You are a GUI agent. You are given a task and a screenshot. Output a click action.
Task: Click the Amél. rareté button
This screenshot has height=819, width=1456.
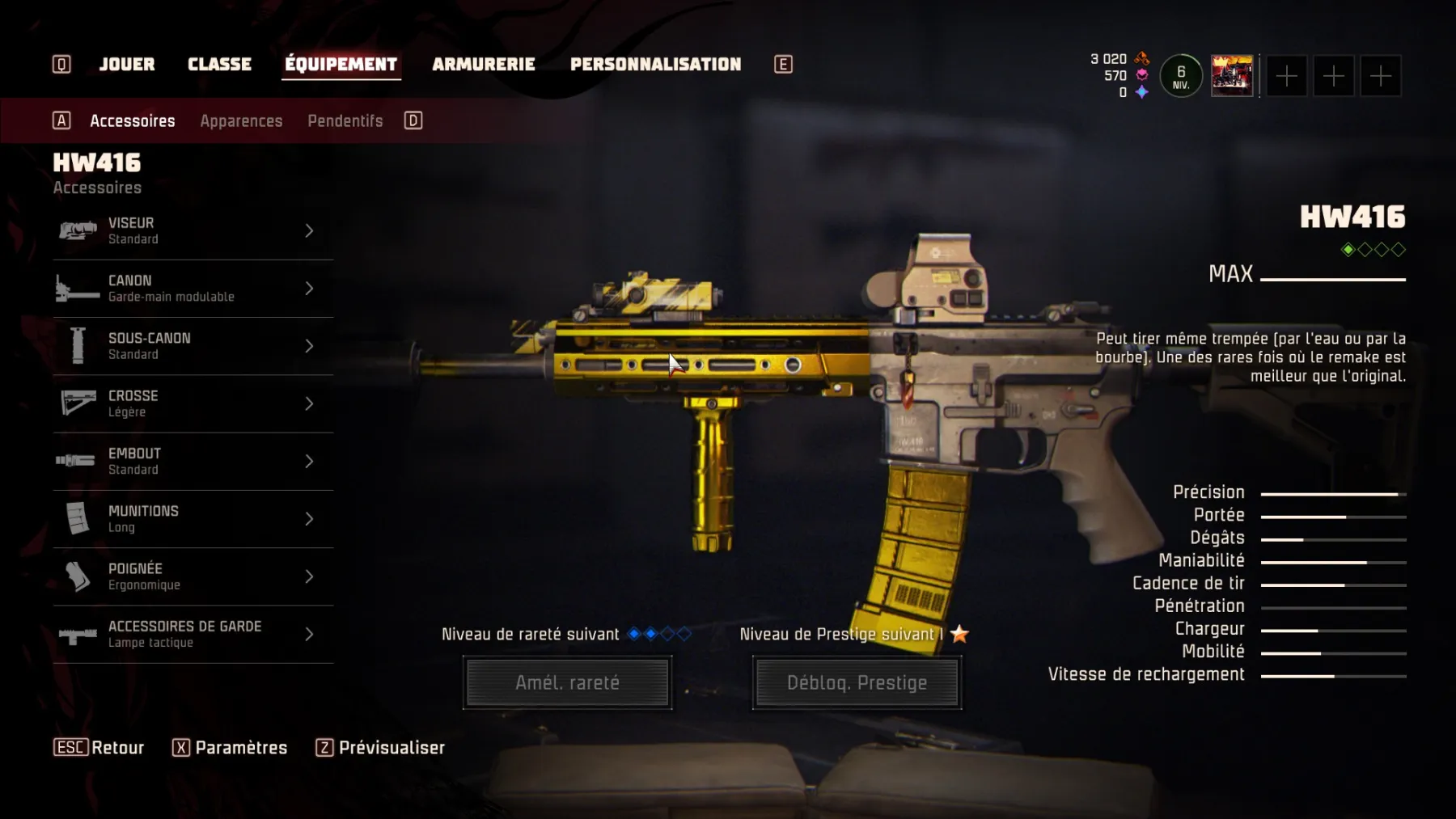567,683
